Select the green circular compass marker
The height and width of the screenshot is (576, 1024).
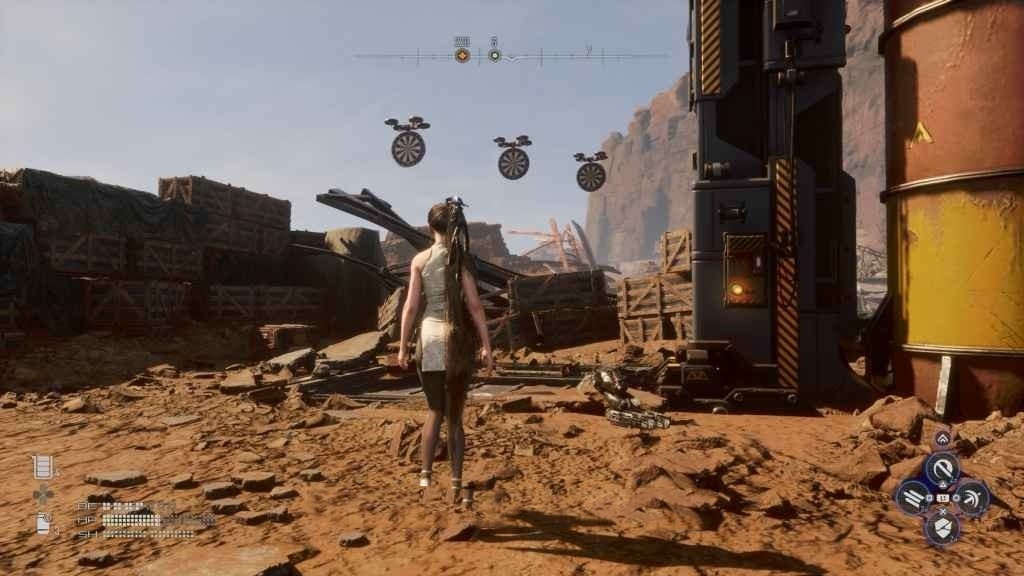pyautogui.click(x=494, y=55)
